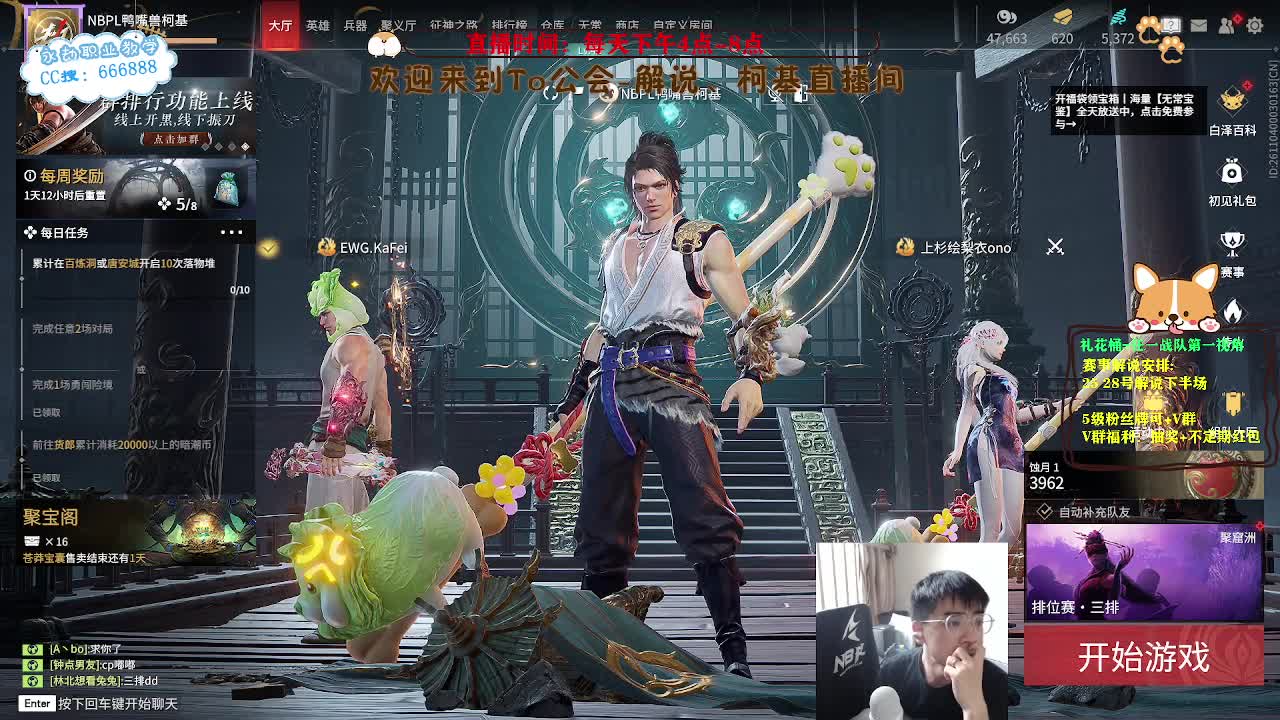
Task: Click the crossed swords icon above the character
Action: tap(1056, 245)
